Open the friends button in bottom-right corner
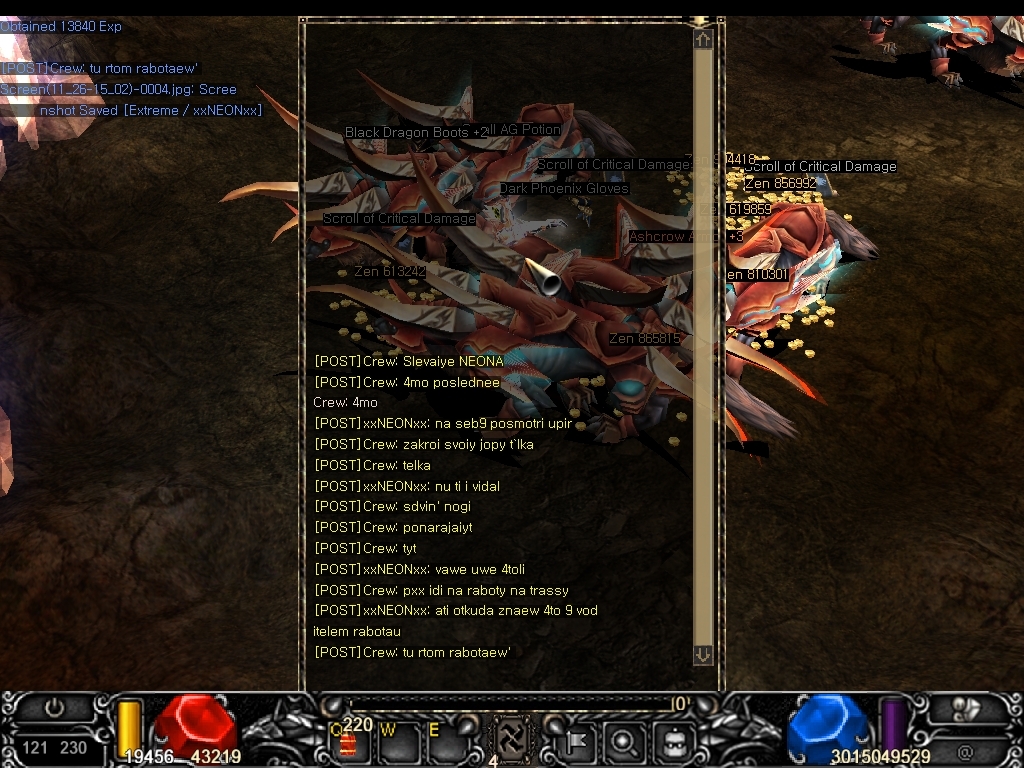Screen dimensions: 1024x768 965,708
